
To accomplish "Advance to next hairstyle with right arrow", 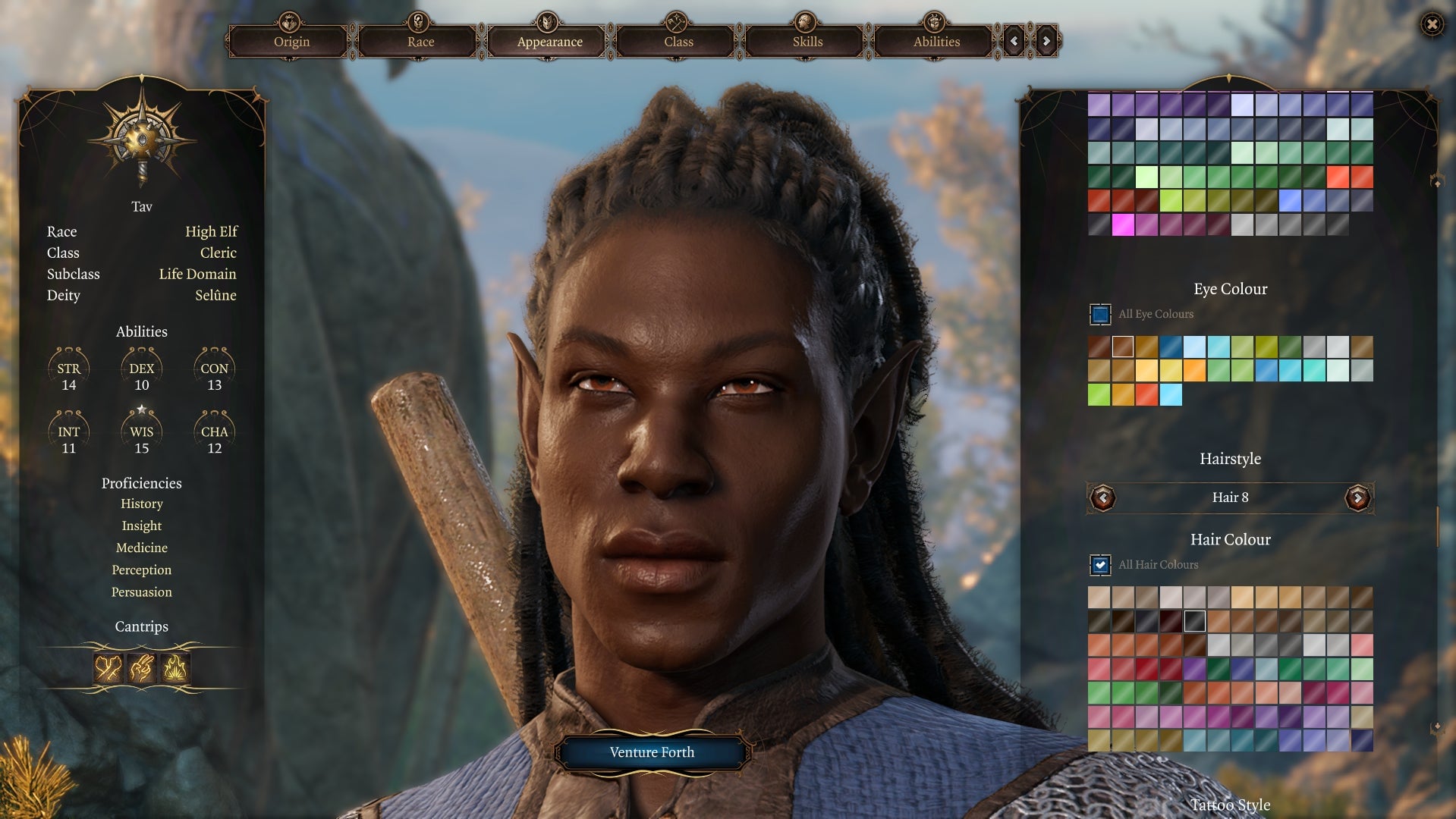I will [1357, 497].
